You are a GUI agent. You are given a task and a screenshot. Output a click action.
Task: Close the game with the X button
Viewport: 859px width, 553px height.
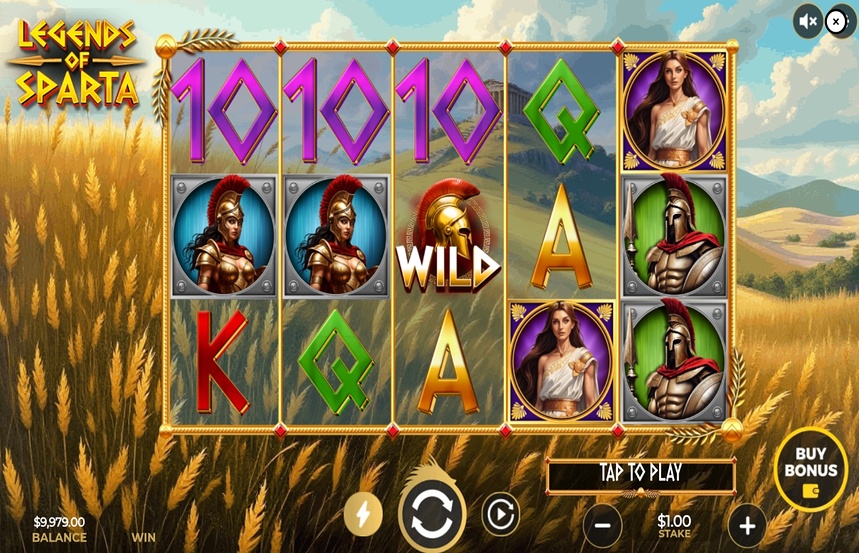click(x=837, y=21)
